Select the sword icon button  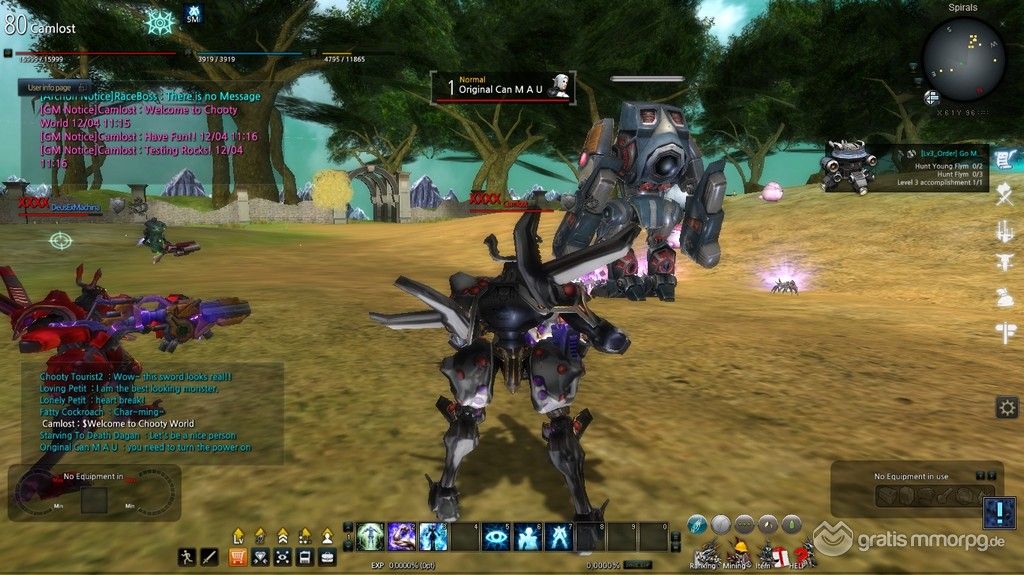tap(210, 556)
